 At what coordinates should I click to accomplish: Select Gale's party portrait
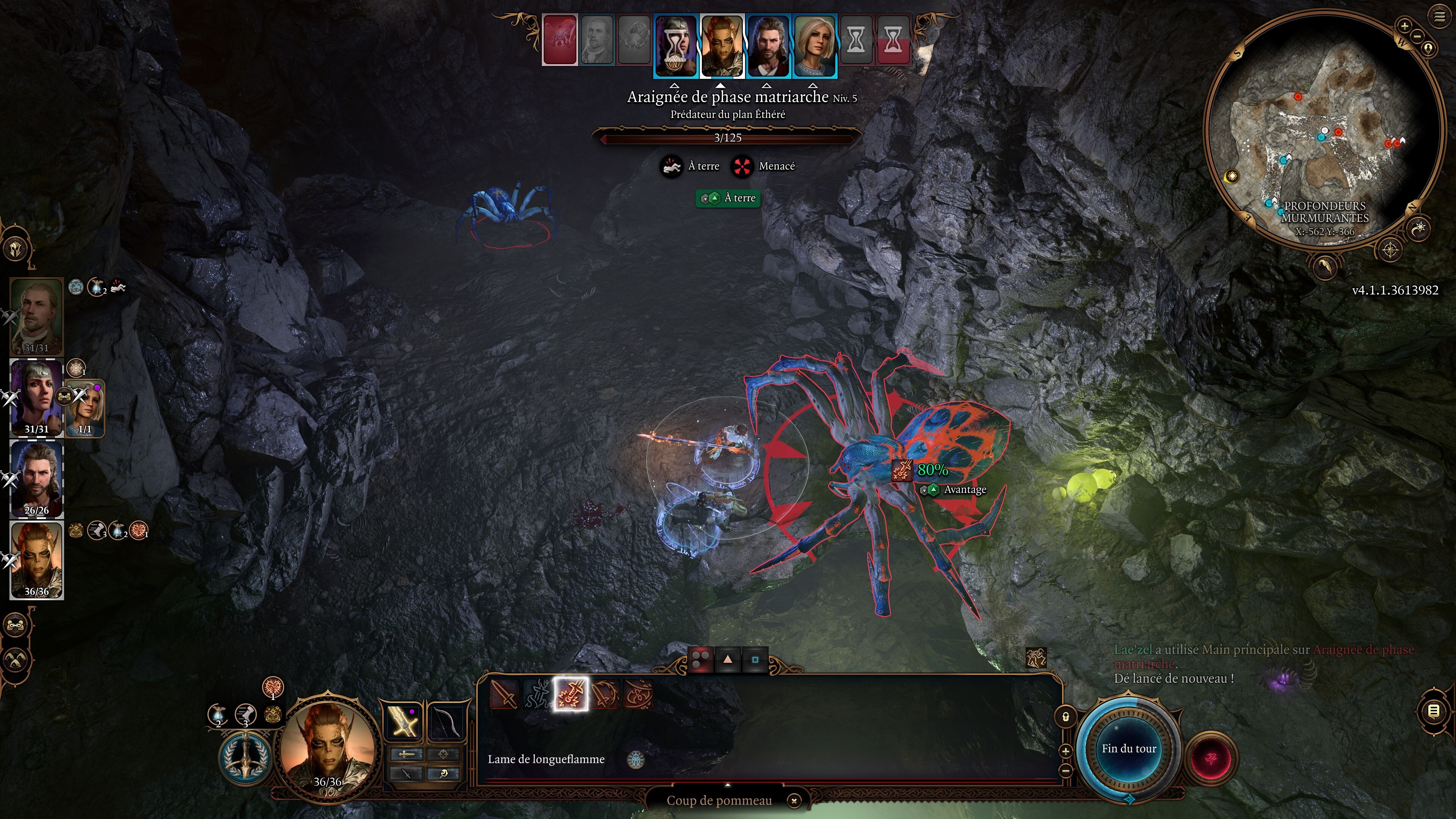pos(37,479)
